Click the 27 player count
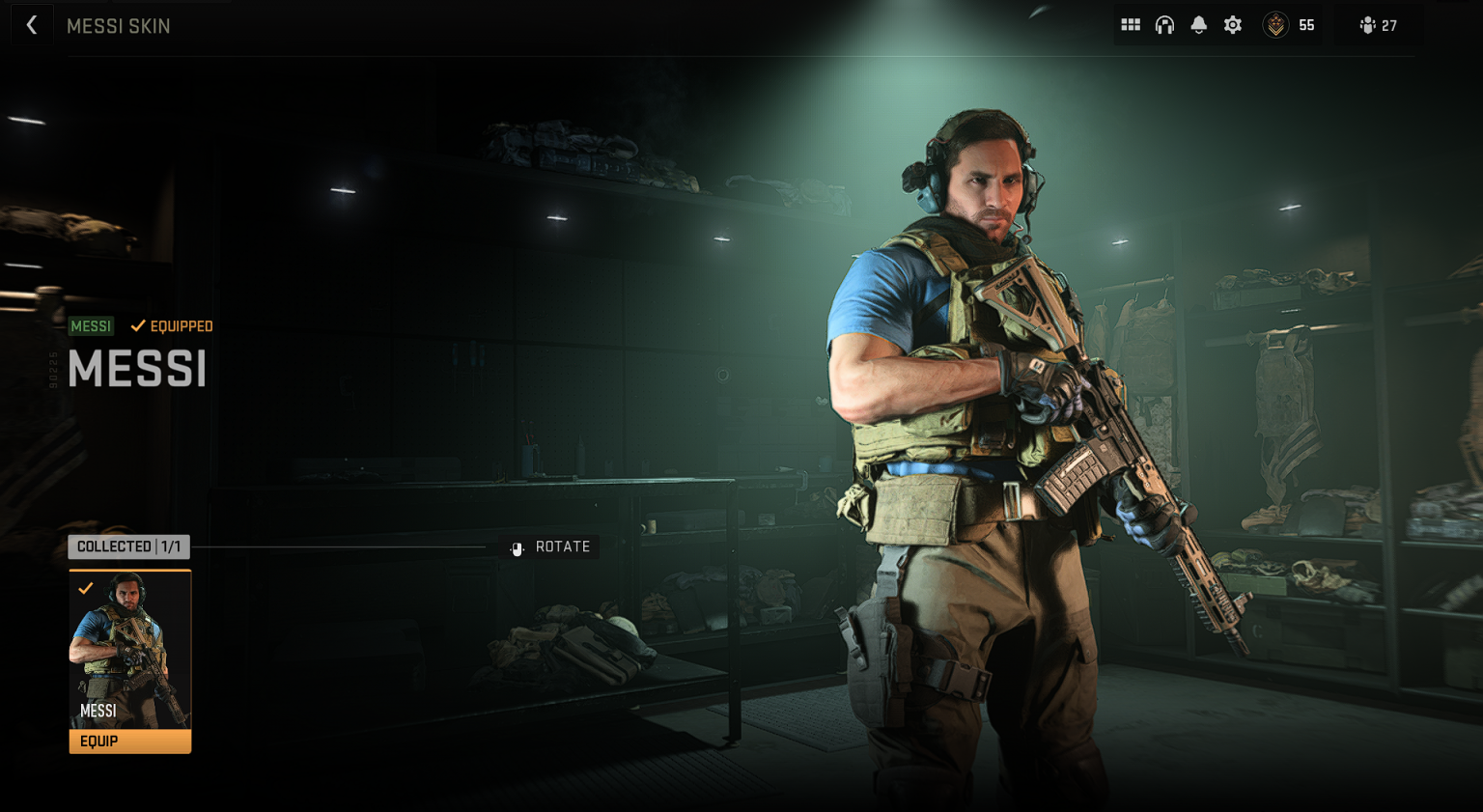Viewport: 1483px width, 812px height. (1387, 26)
